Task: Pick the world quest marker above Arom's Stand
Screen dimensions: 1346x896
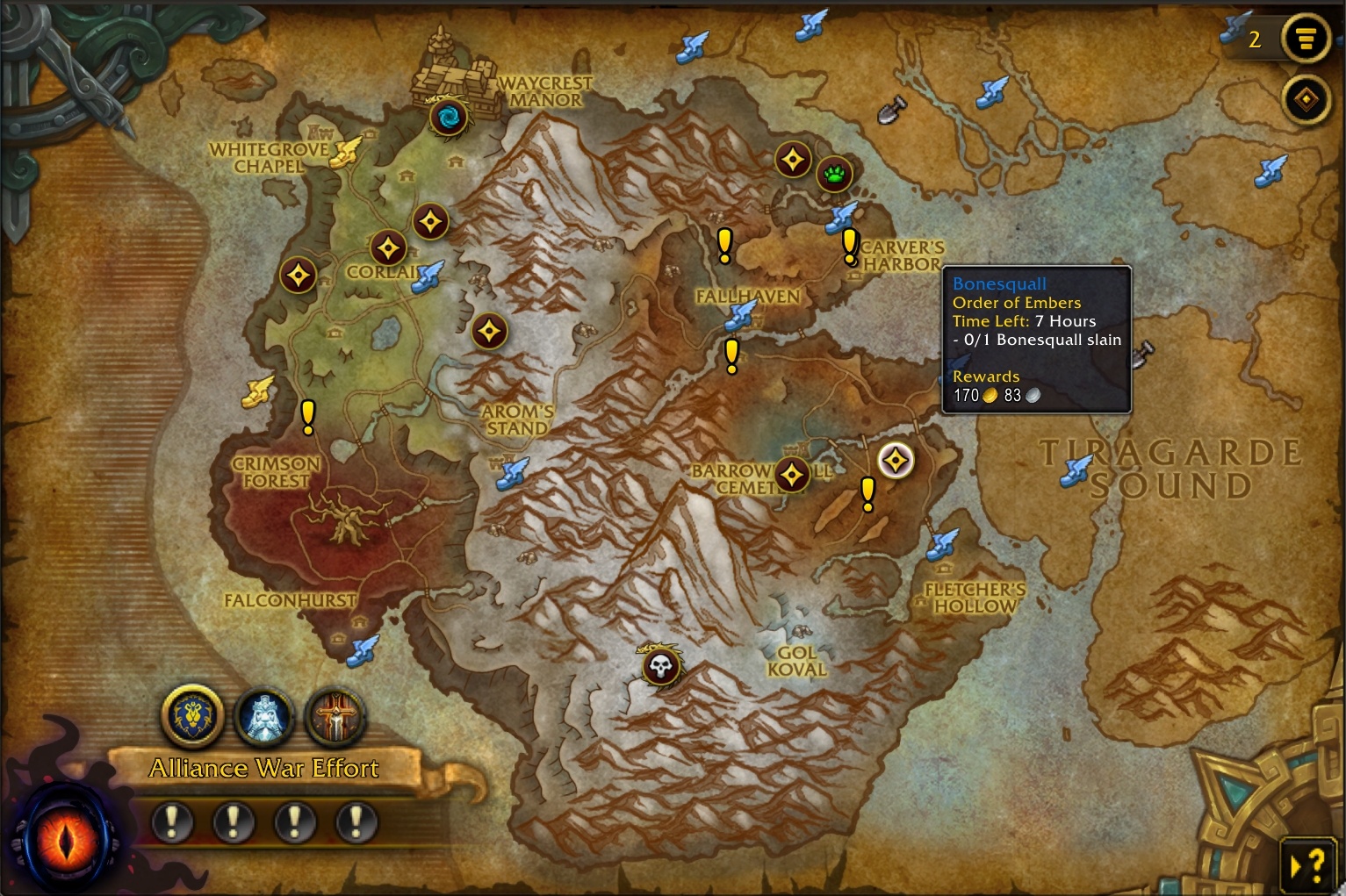Action: (489, 332)
